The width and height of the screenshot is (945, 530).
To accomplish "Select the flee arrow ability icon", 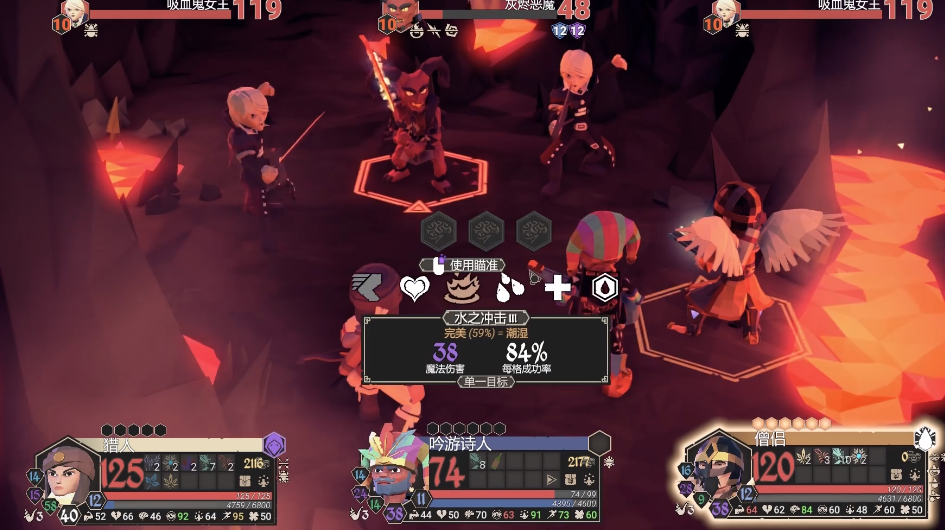I will point(366,288).
